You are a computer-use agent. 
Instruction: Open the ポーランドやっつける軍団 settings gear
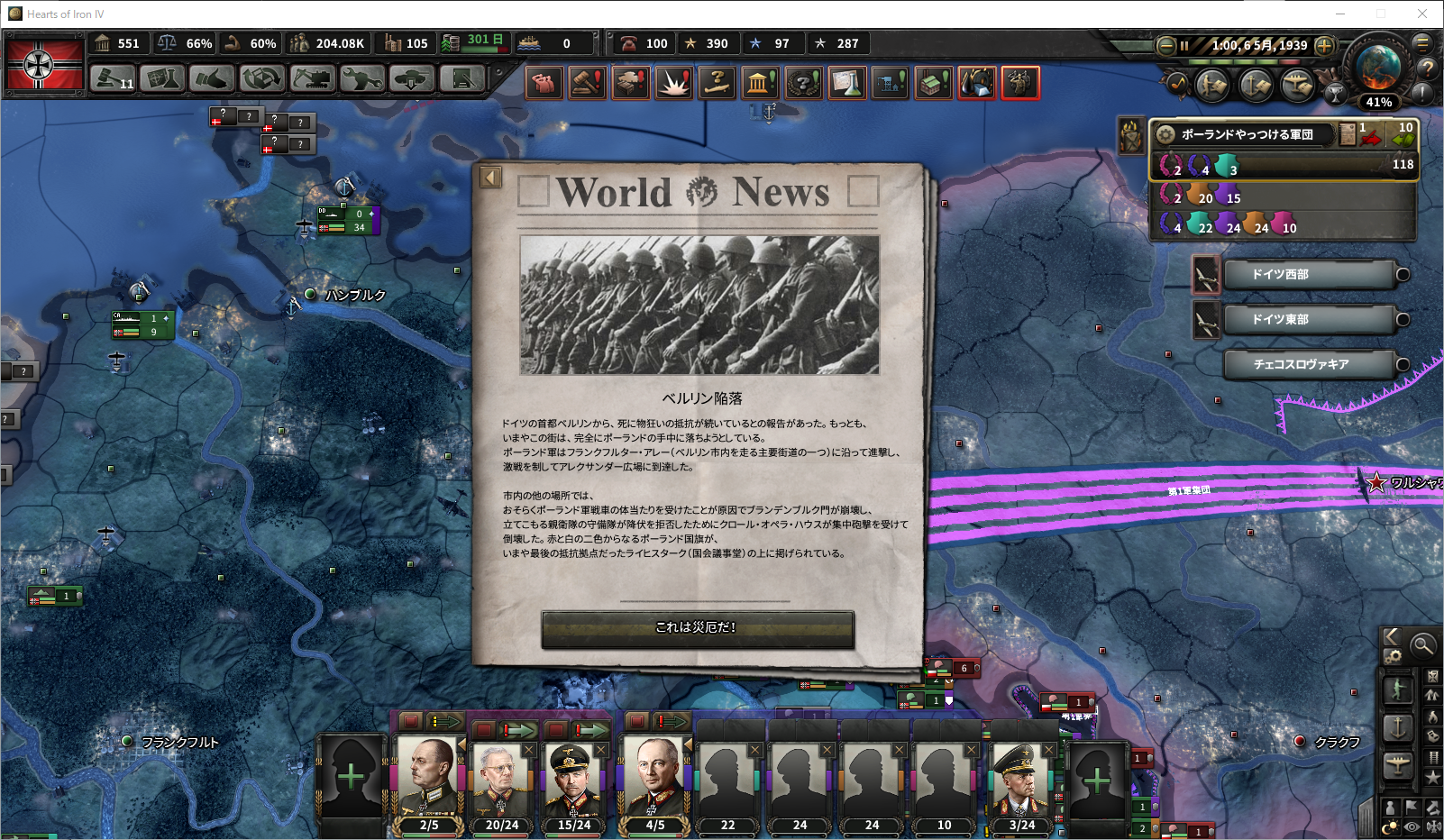click(1165, 134)
